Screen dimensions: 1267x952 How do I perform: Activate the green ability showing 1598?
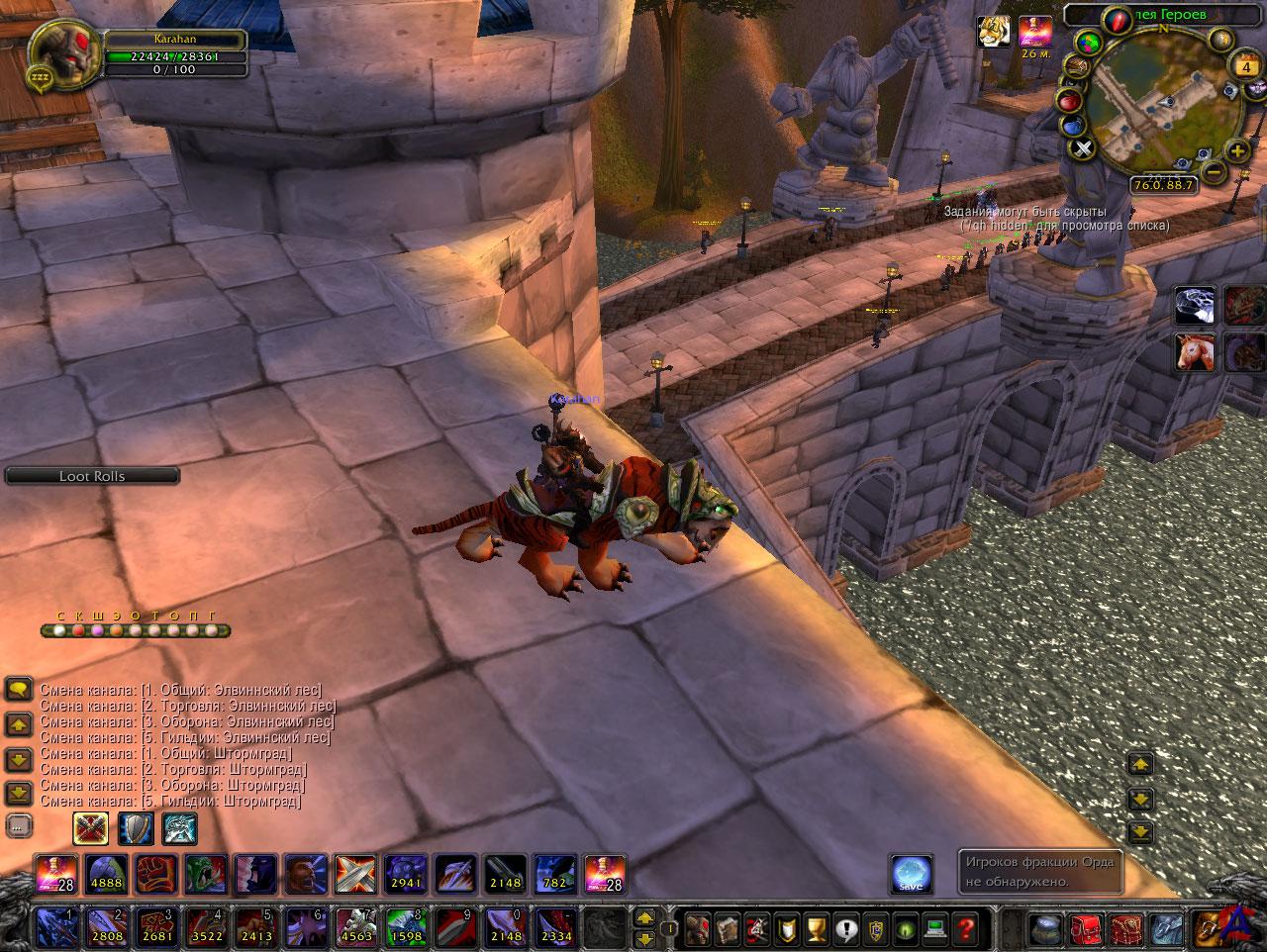pyautogui.click(x=406, y=927)
